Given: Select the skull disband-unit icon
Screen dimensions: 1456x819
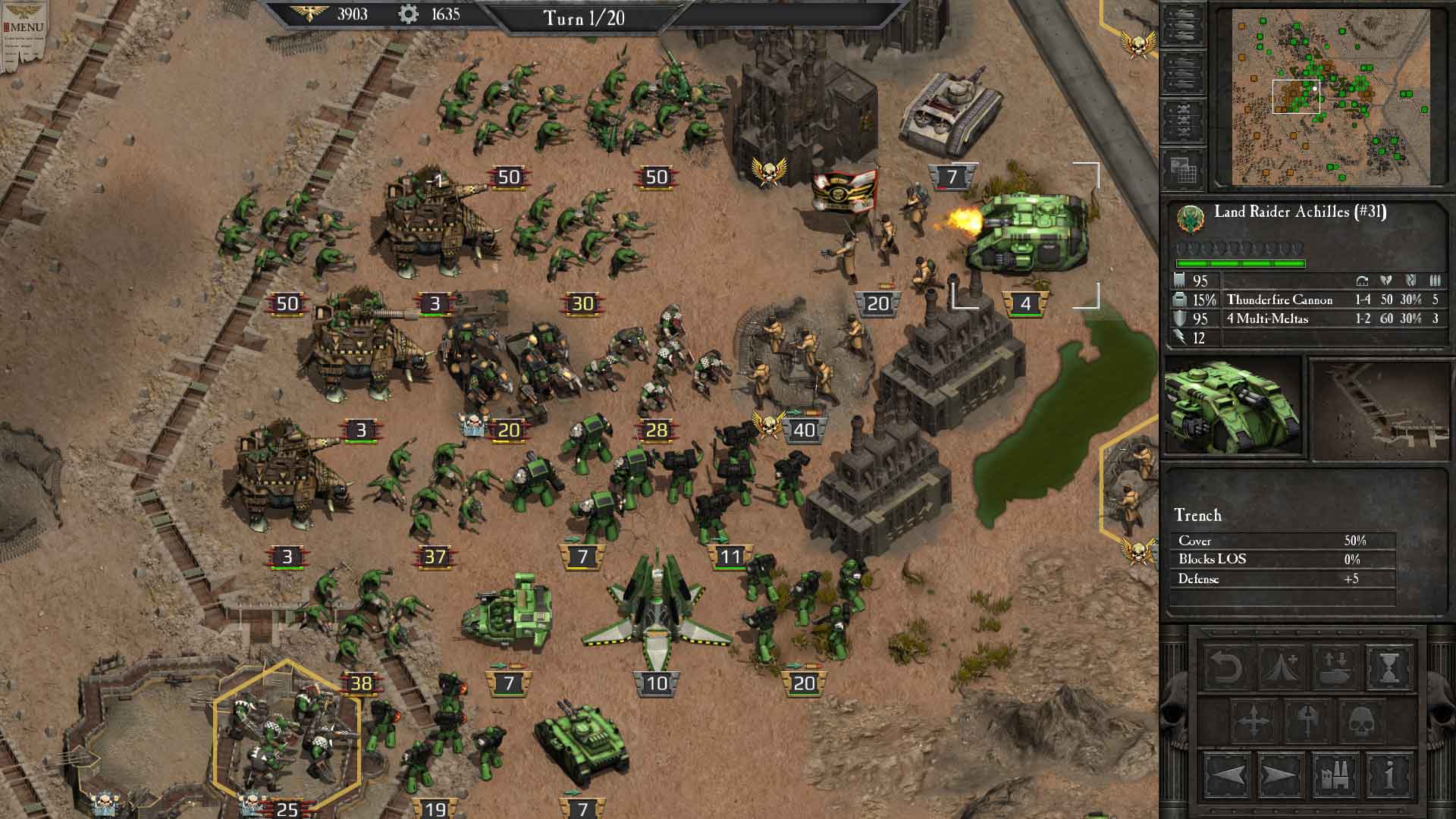Looking at the screenshot, I should coord(1362,721).
